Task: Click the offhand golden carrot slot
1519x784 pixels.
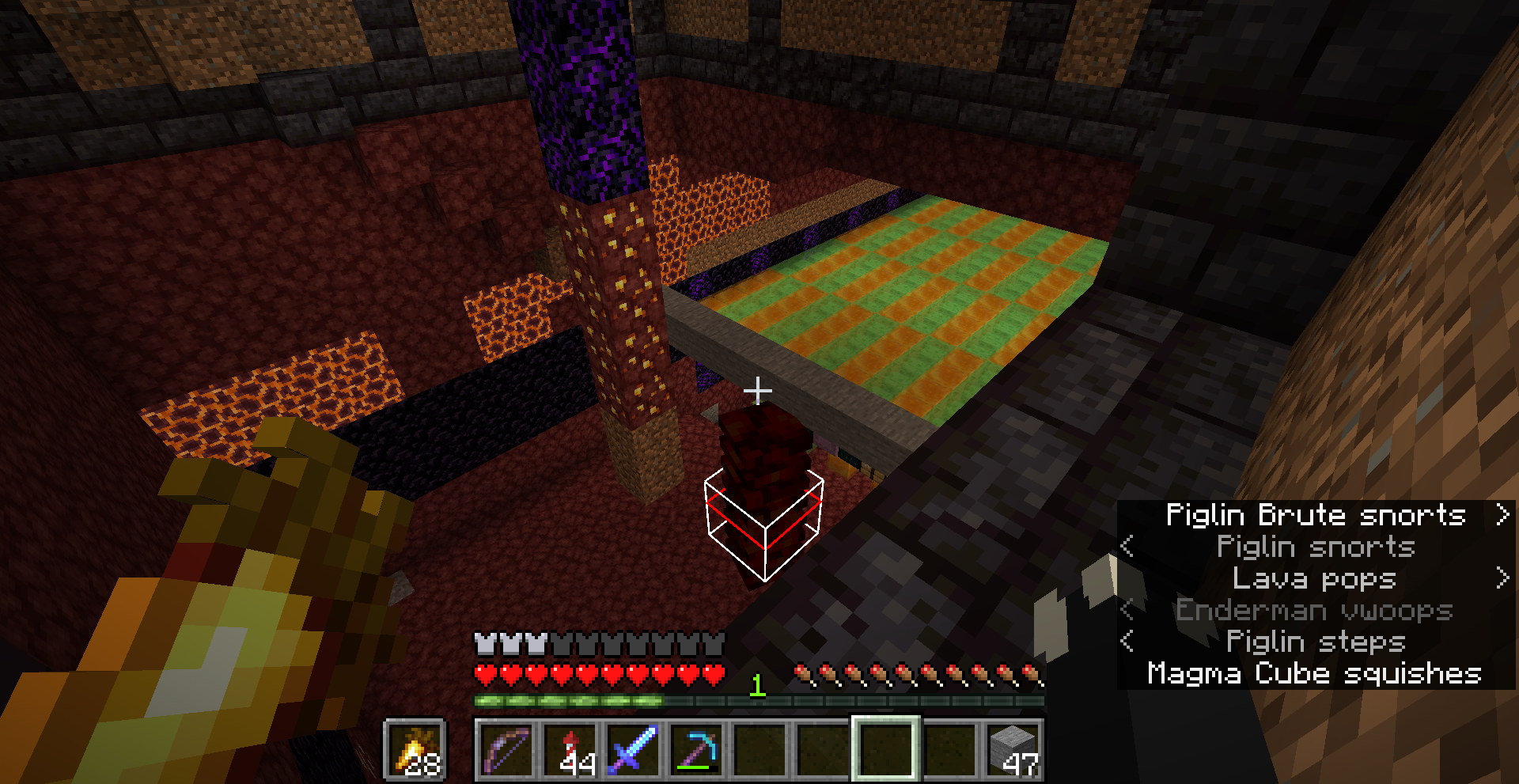Action: point(415,749)
